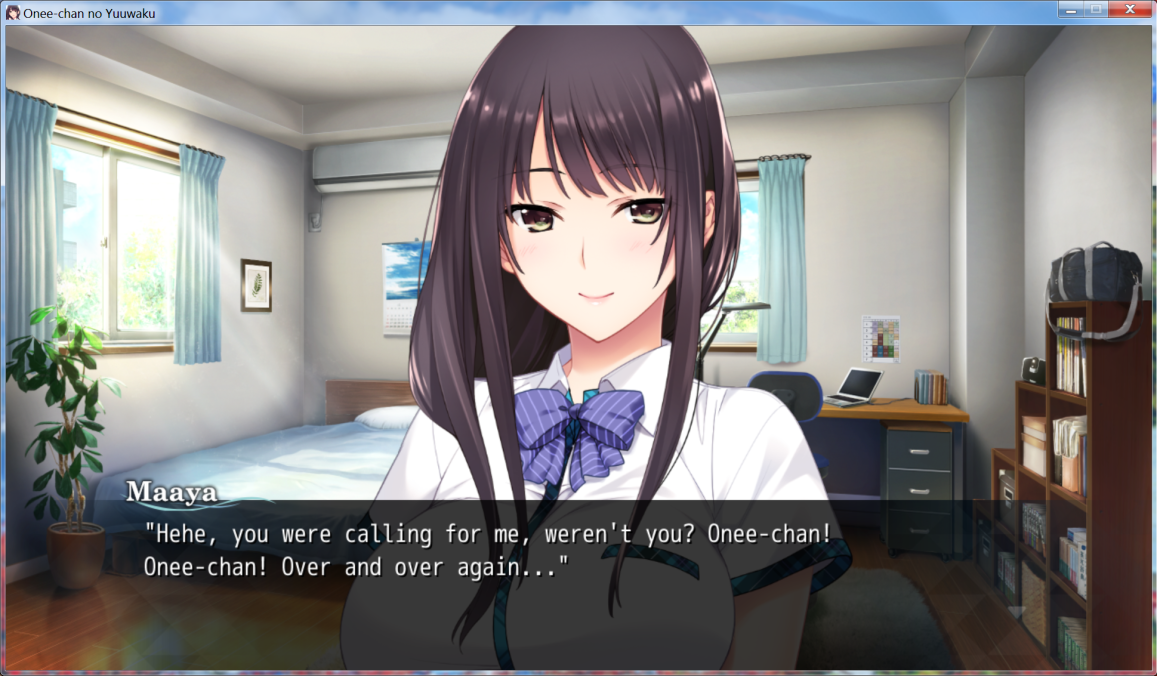Viewport: 1157px width, 676px height.
Task: Close the Onee-chan no Yuuwaku window
Action: click(1130, 10)
